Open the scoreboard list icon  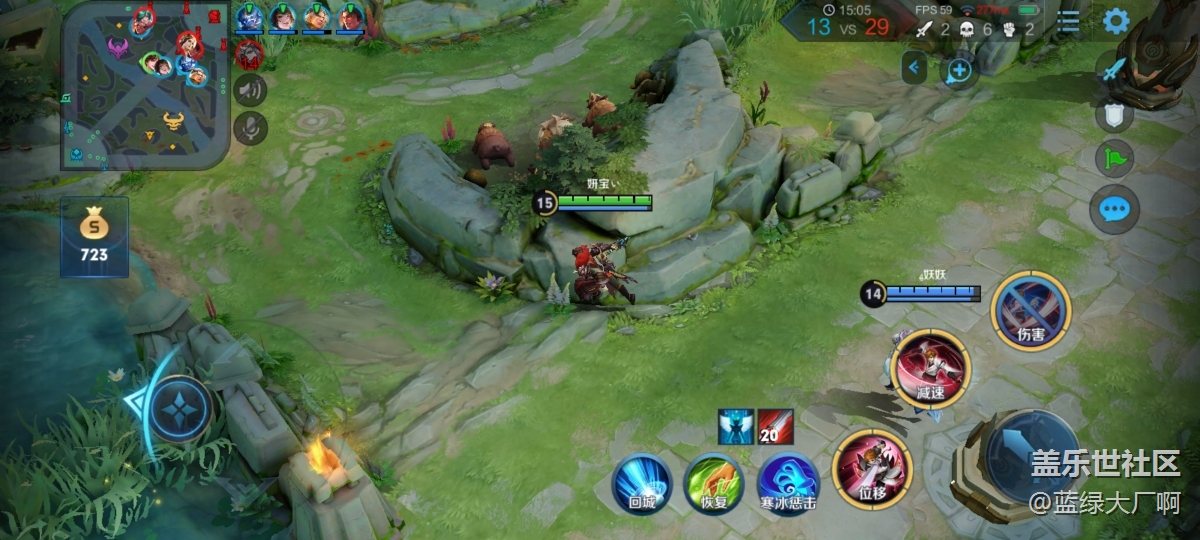click(1069, 21)
